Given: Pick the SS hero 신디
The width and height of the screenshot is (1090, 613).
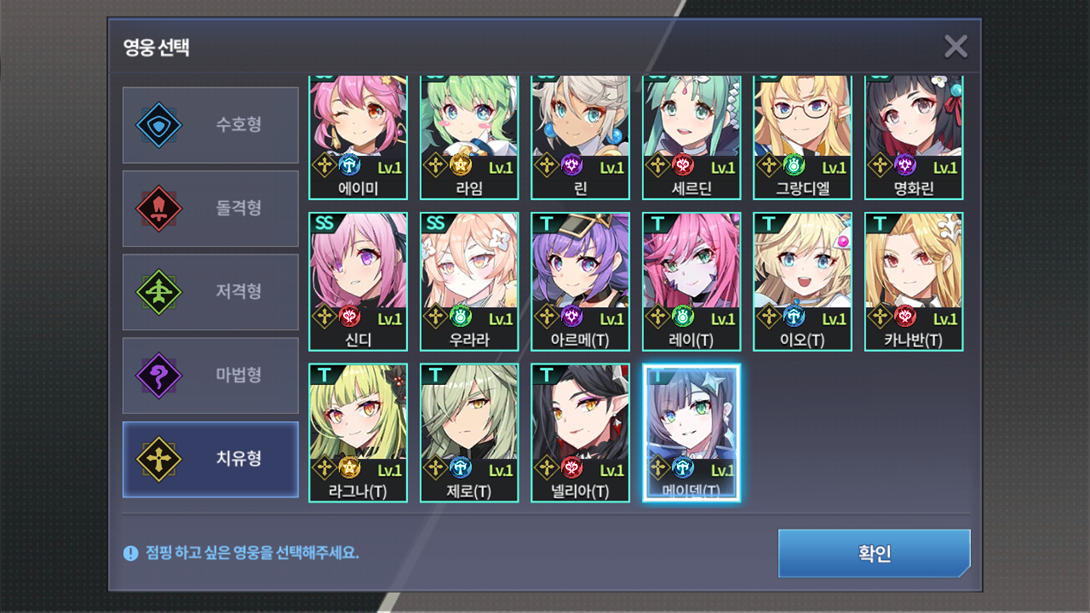Looking at the screenshot, I should pos(358,280).
